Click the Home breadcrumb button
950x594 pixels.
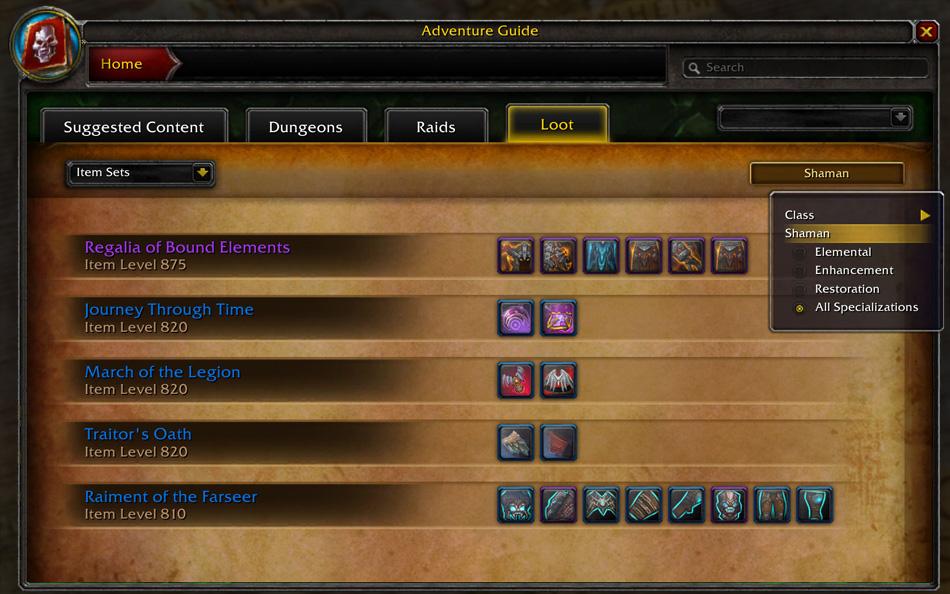122,64
